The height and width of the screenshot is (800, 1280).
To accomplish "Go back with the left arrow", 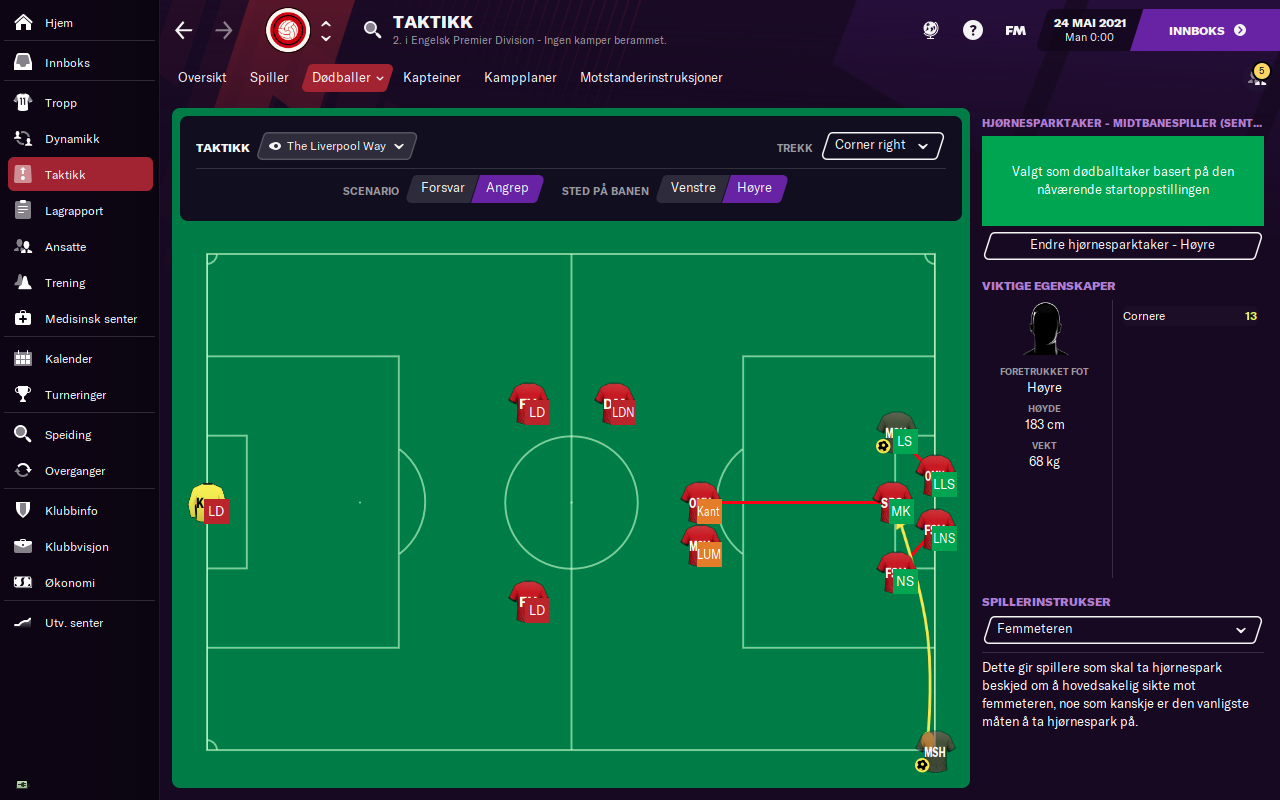I will click(183, 30).
